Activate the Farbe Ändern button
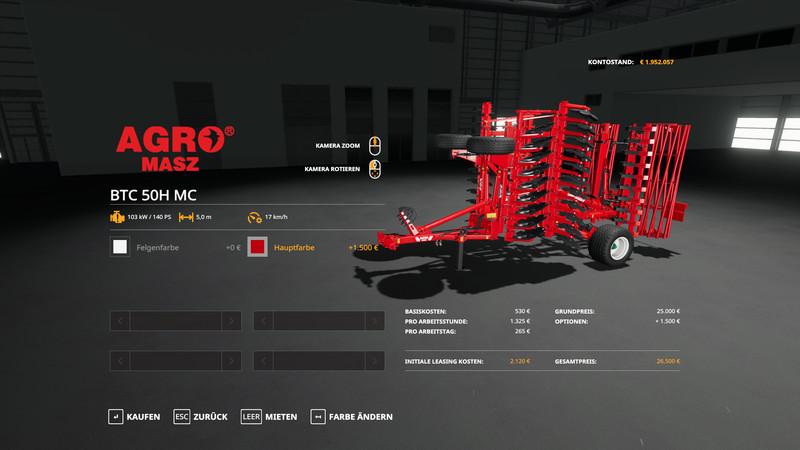The height and width of the screenshot is (450, 800). point(352,416)
